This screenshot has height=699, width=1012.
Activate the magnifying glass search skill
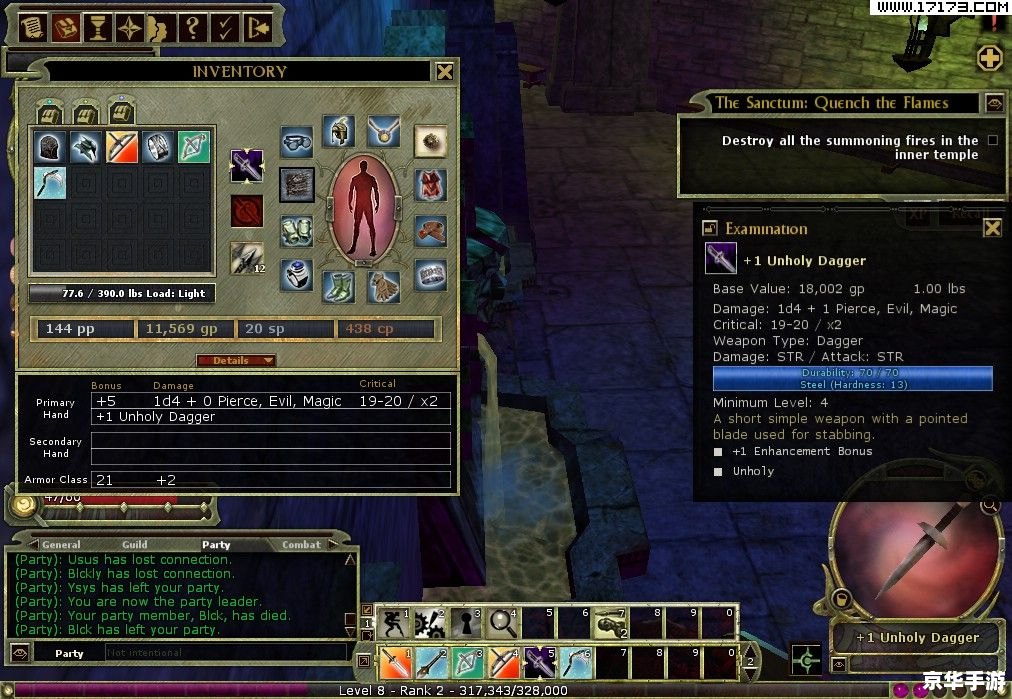tap(501, 623)
